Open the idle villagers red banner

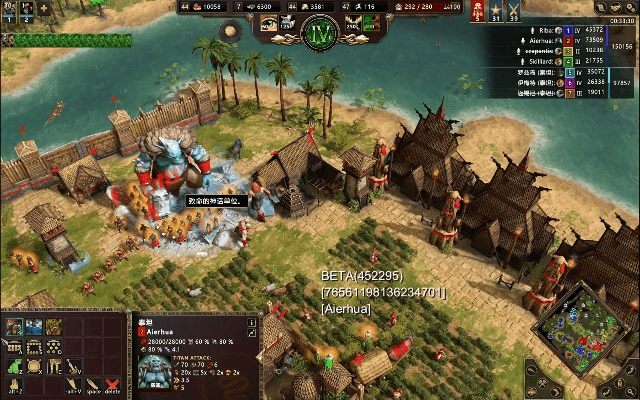478,10
